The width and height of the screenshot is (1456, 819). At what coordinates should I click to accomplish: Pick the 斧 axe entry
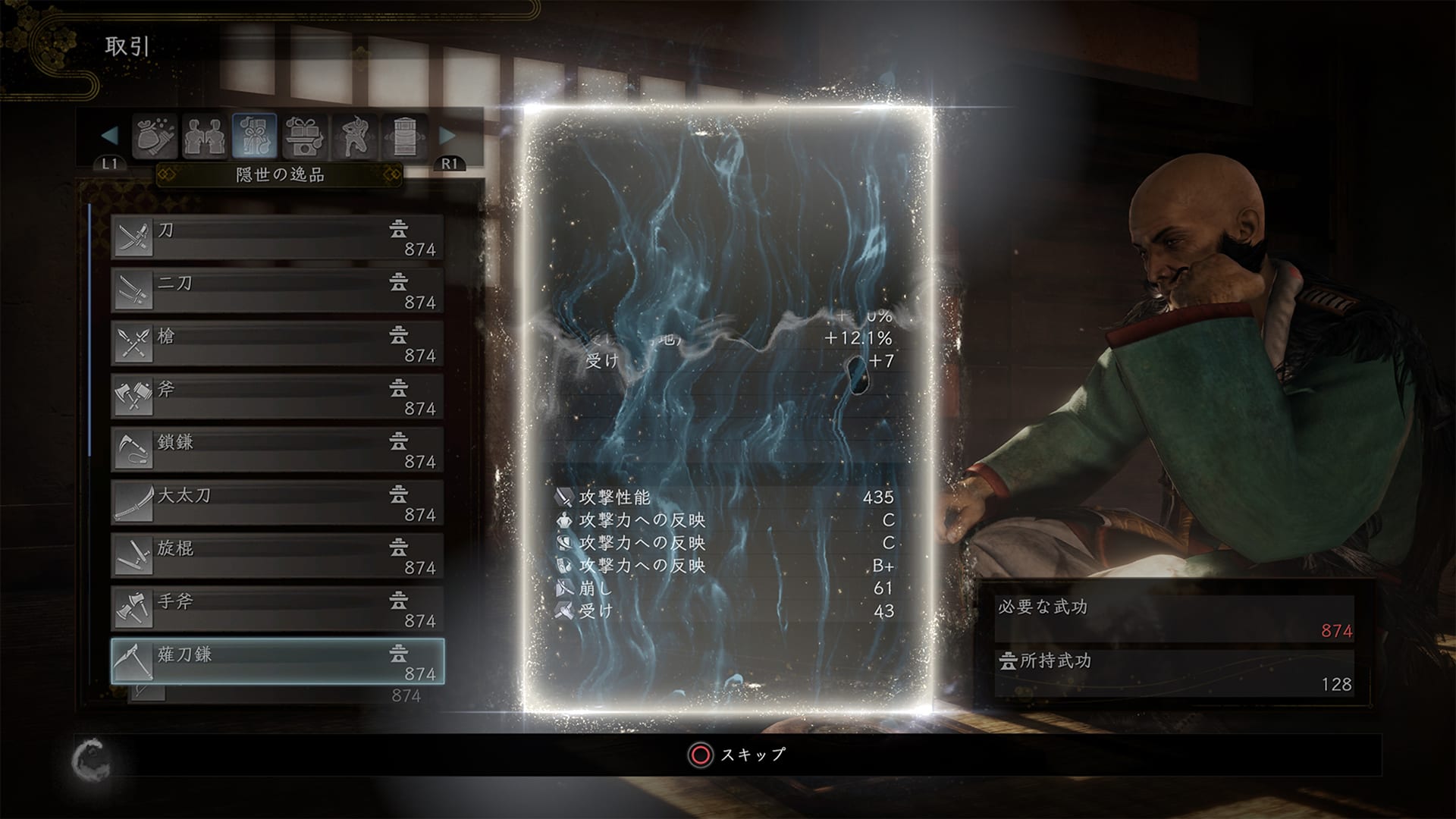[x=278, y=397]
